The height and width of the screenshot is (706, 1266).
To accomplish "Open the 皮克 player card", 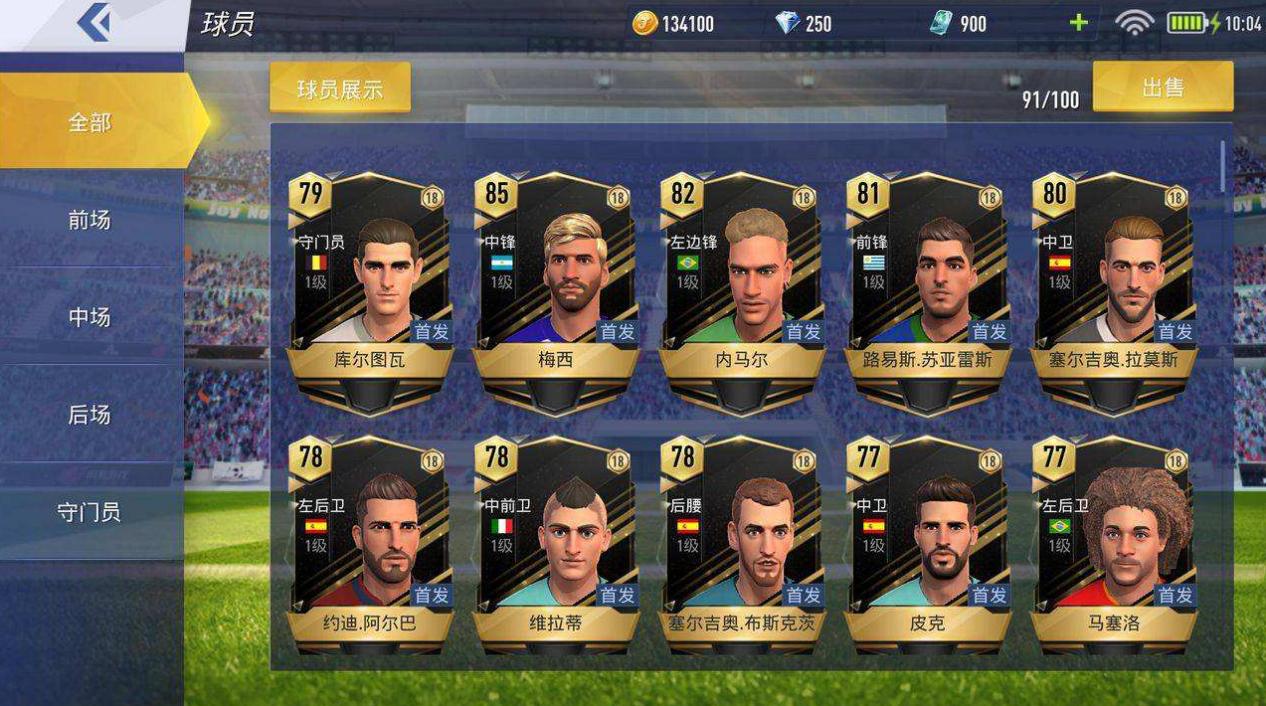I will click(x=927, y=545).
